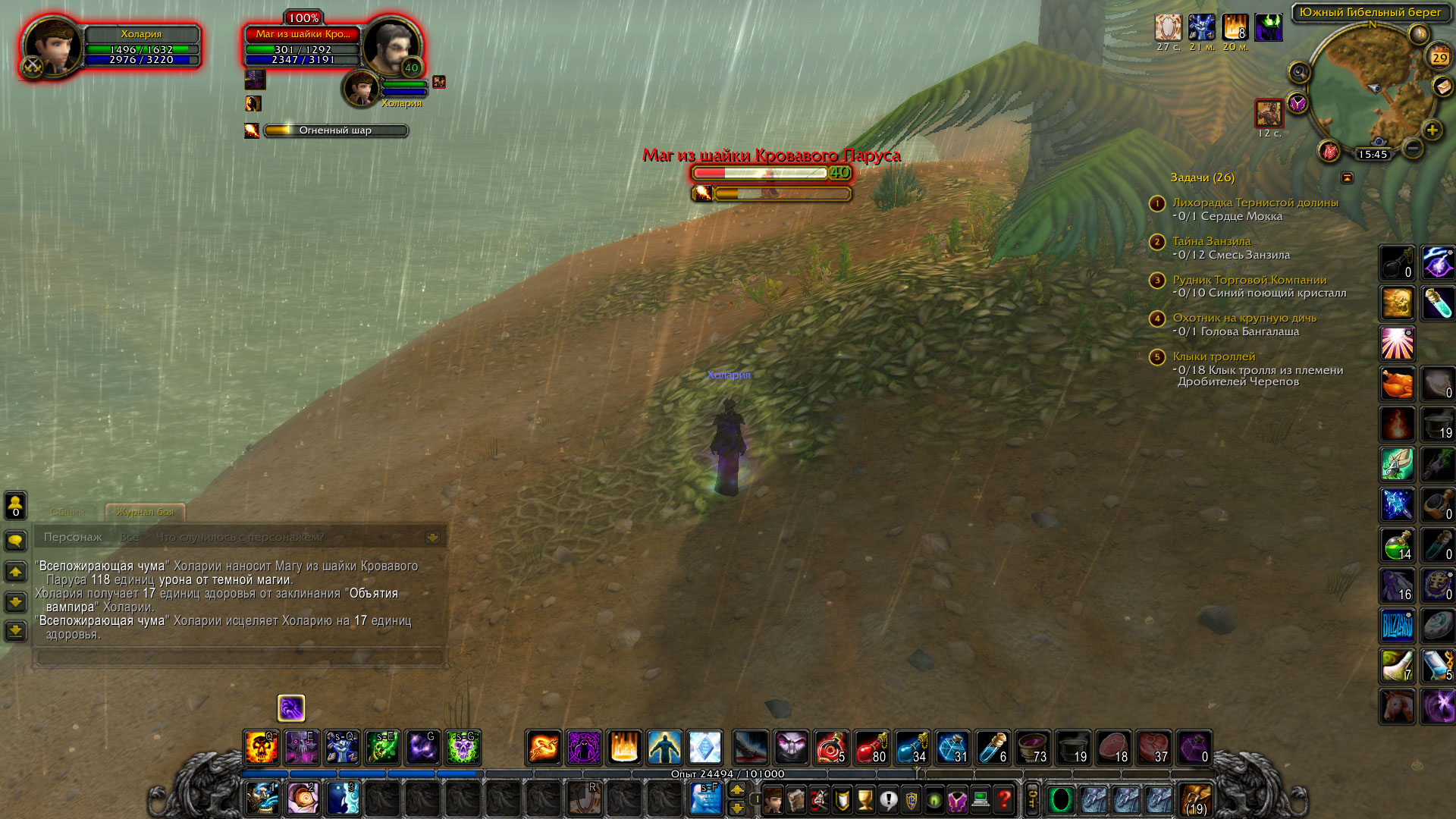Select quest Охотник на крупную дичь

(1244, 318)
